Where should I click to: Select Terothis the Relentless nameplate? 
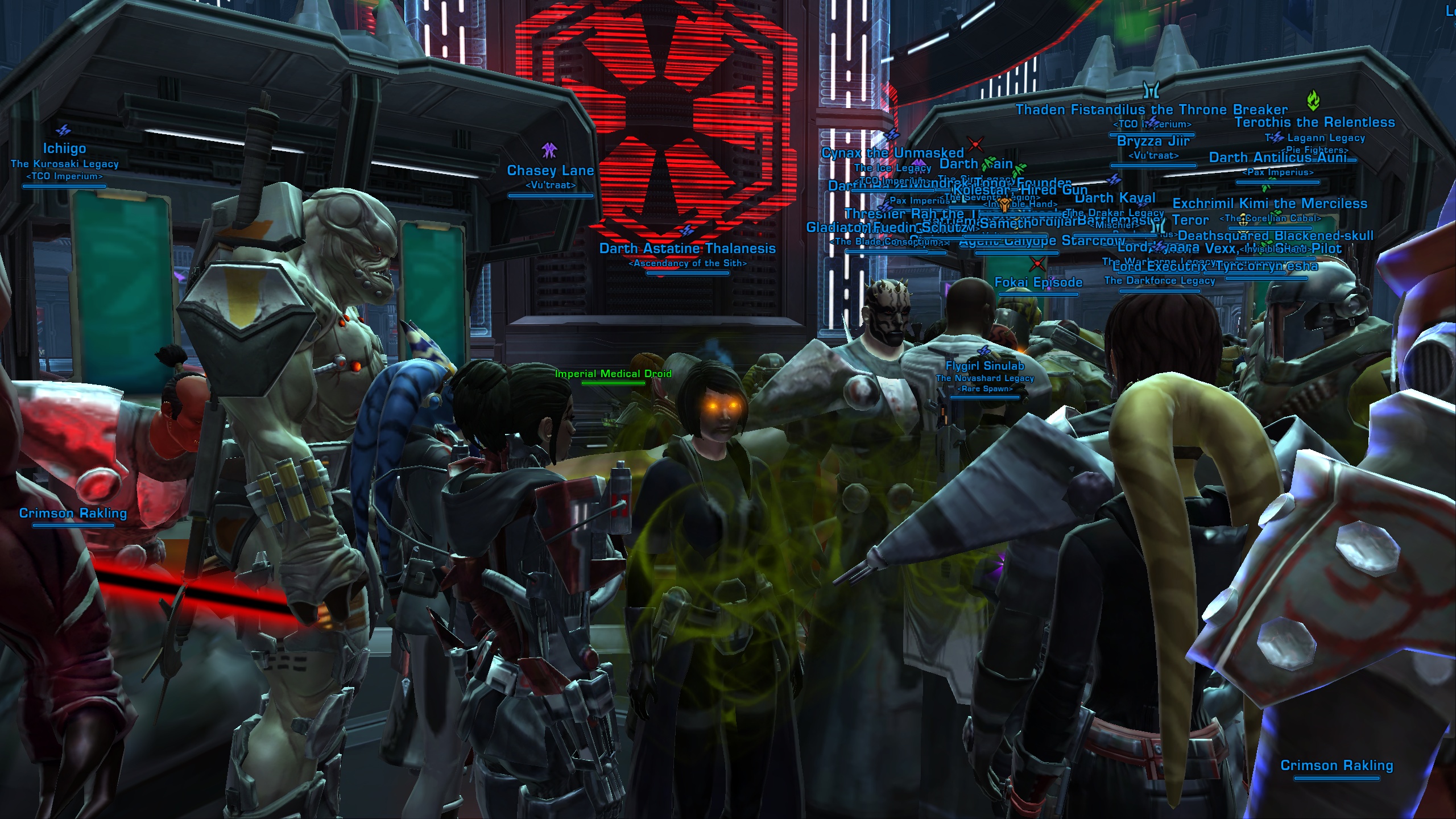point(1314,122)
